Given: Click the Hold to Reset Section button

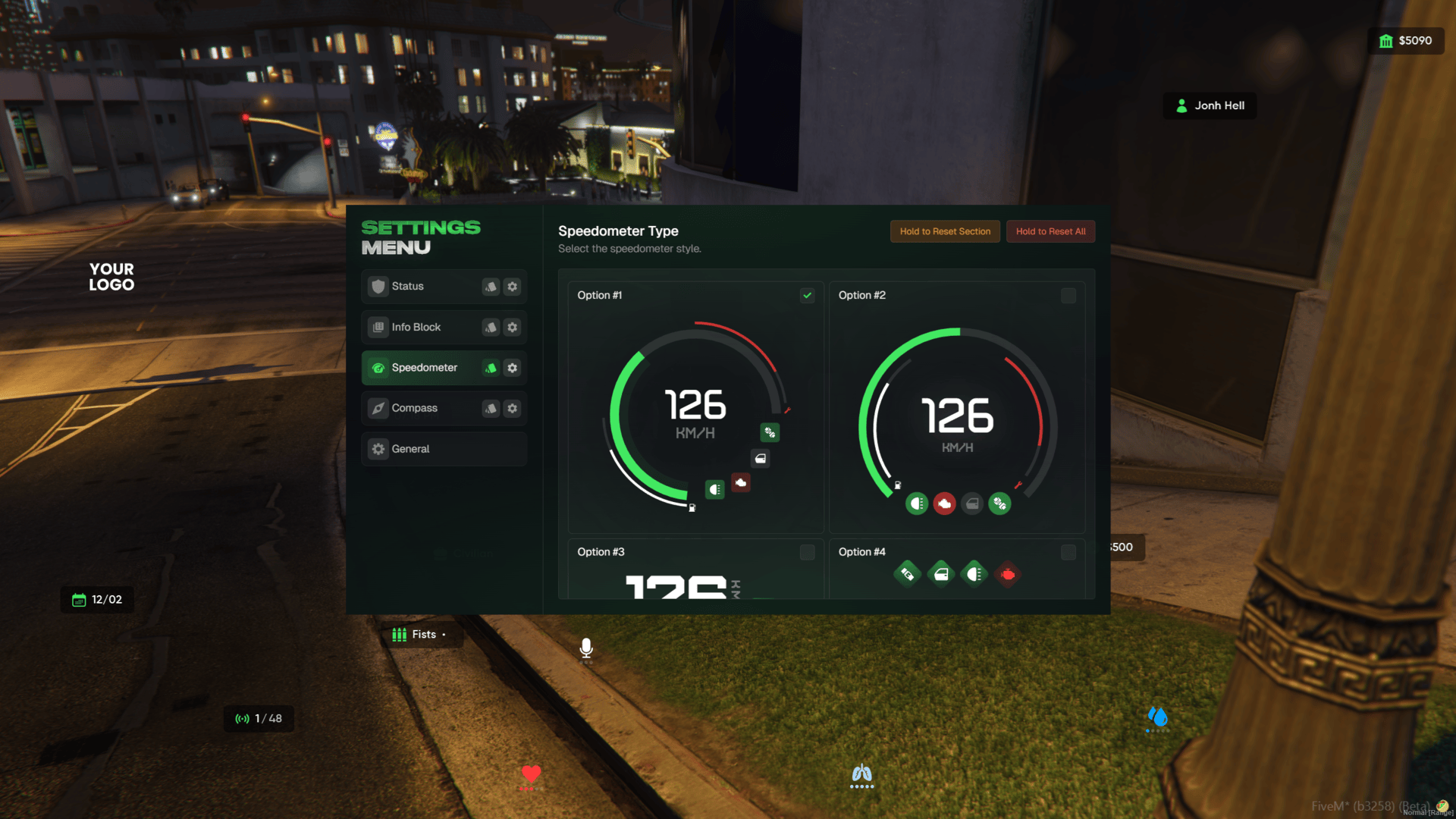Looking at the screenshot, I should [945, 231].
